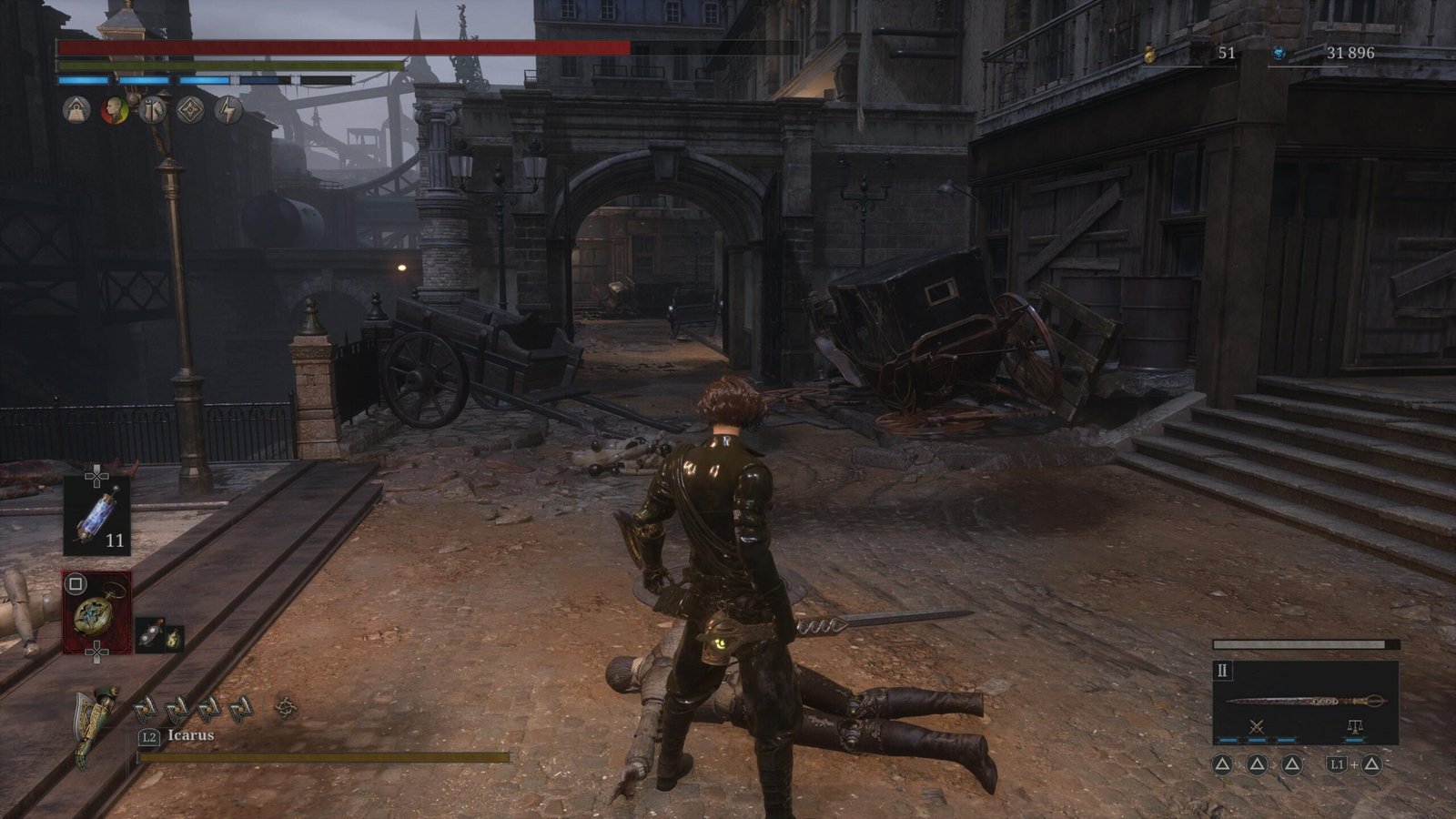Inspect the diamond-shaped status icon

(x=189, y=110)
